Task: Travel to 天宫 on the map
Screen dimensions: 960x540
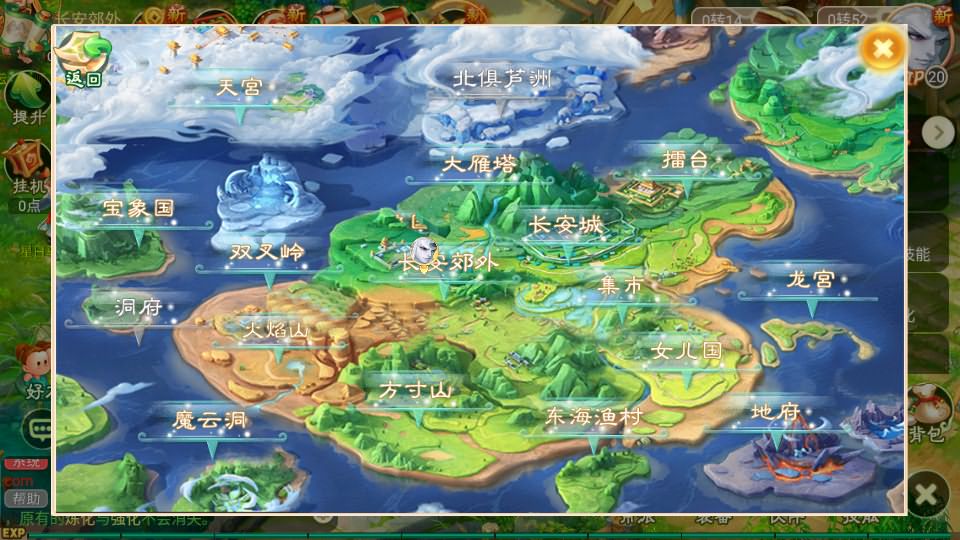Action: [240, 89]
